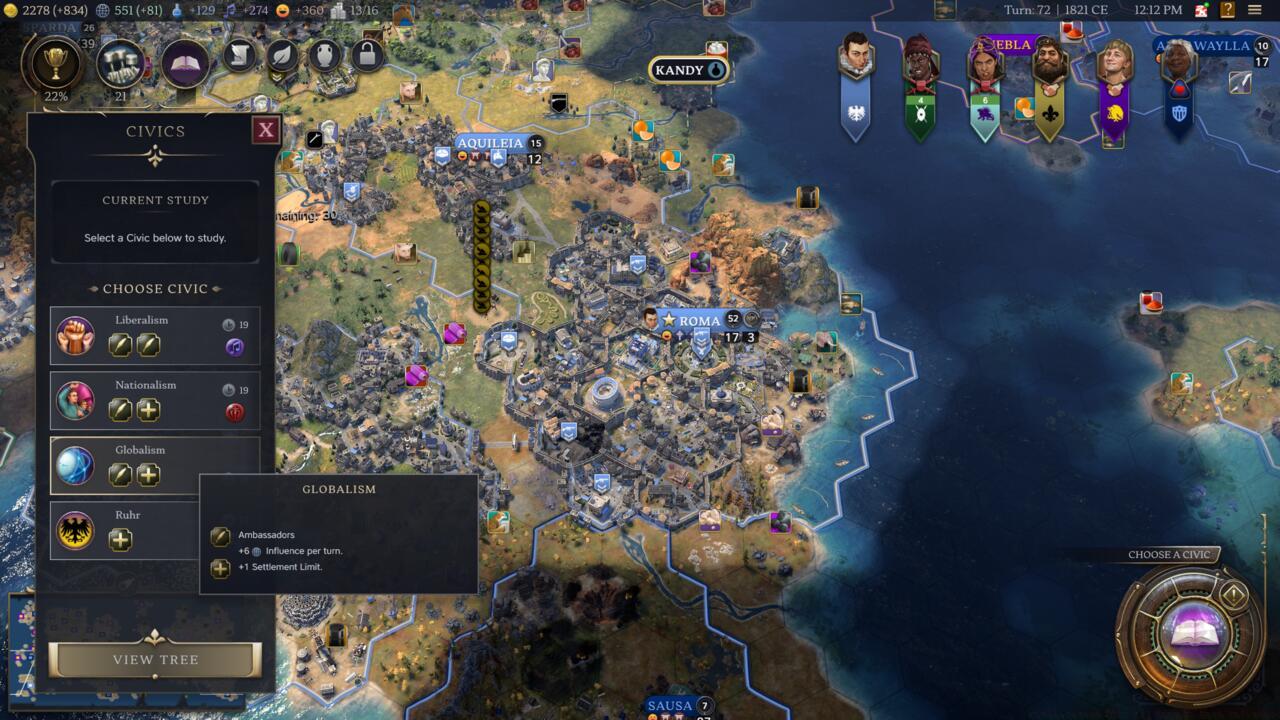Open the leaf resources icon
The height and width of the screenshot is (720, 1280).
(x=283, y=54)
